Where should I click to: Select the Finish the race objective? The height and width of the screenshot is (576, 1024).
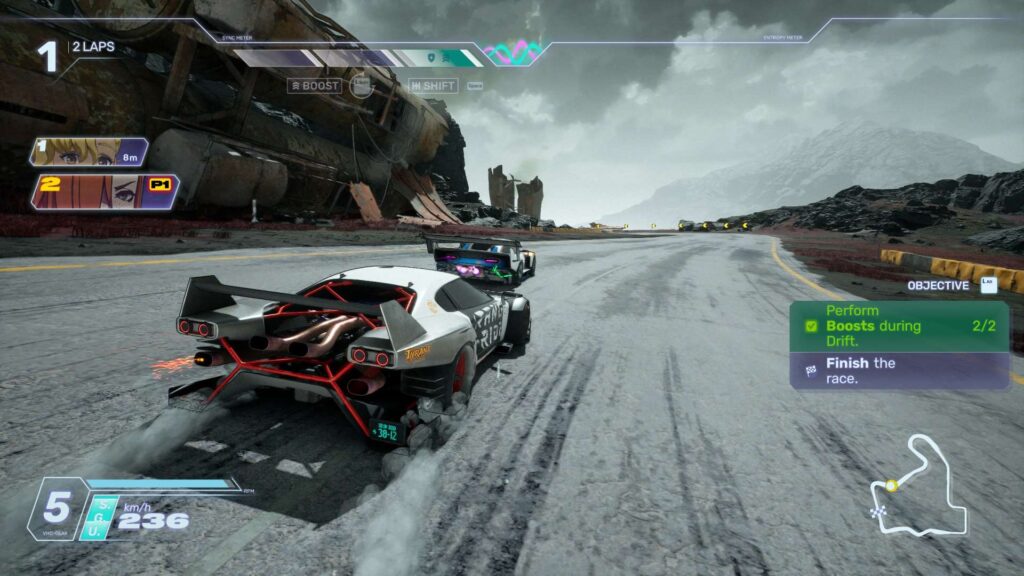(x=898, y=370)
